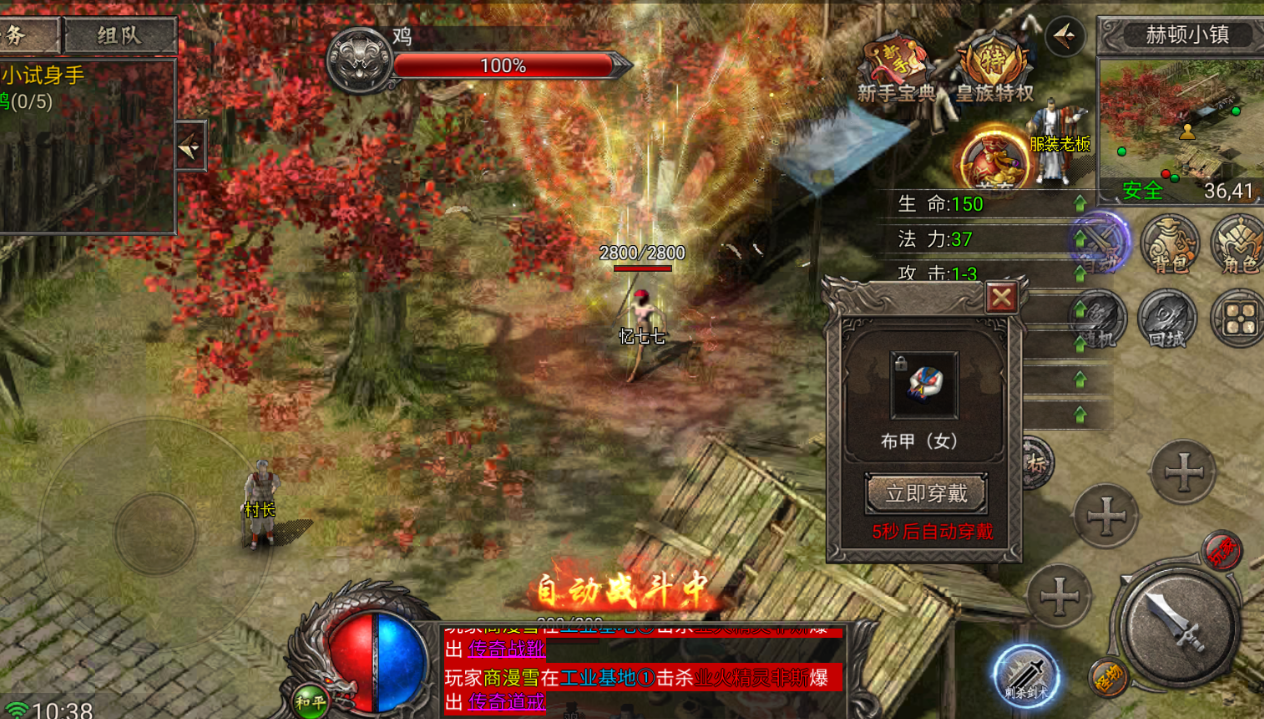The image size is (1264, 719).
Task: Collapse the quest panel with its arrow
Action: click(x=190, y=147)
